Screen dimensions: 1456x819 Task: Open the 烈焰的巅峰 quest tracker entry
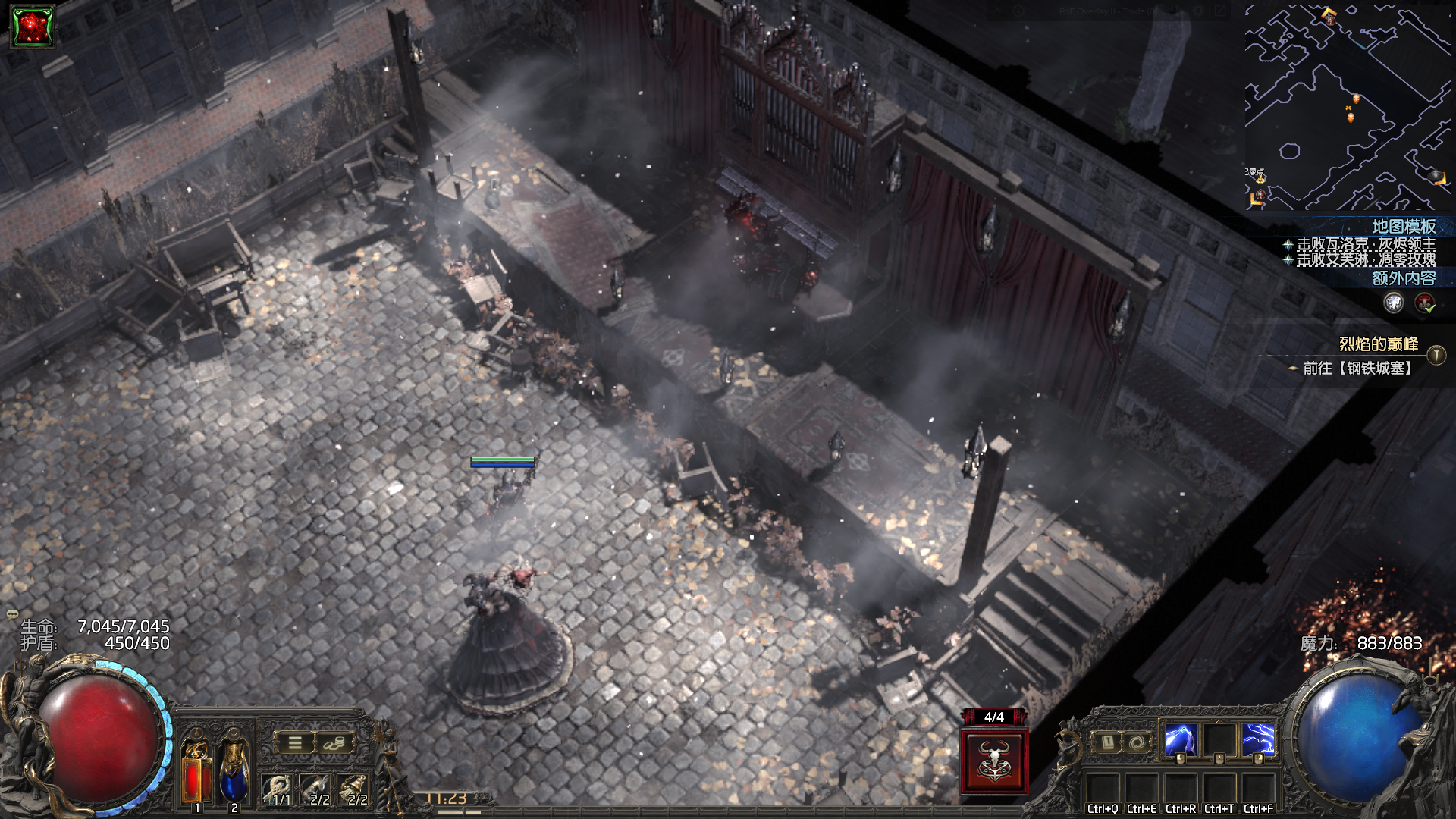[x=1378, y=344]
